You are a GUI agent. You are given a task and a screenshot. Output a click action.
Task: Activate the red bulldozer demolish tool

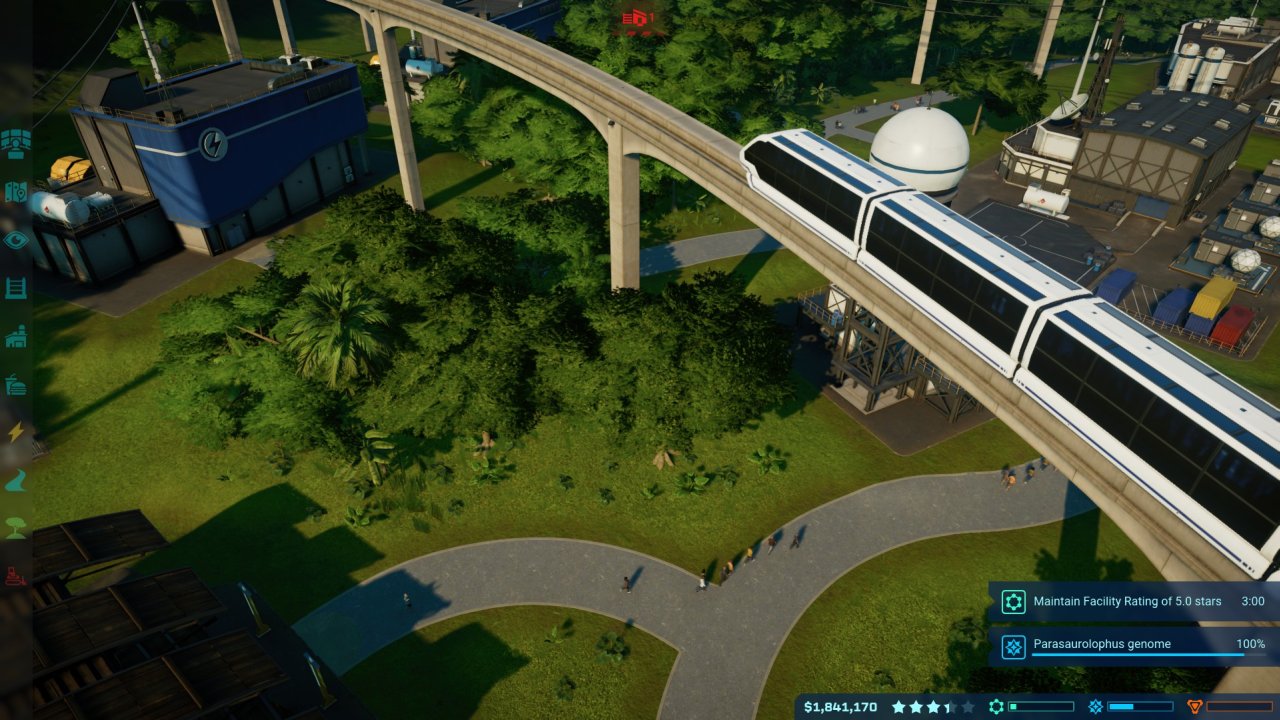point(16,576)
